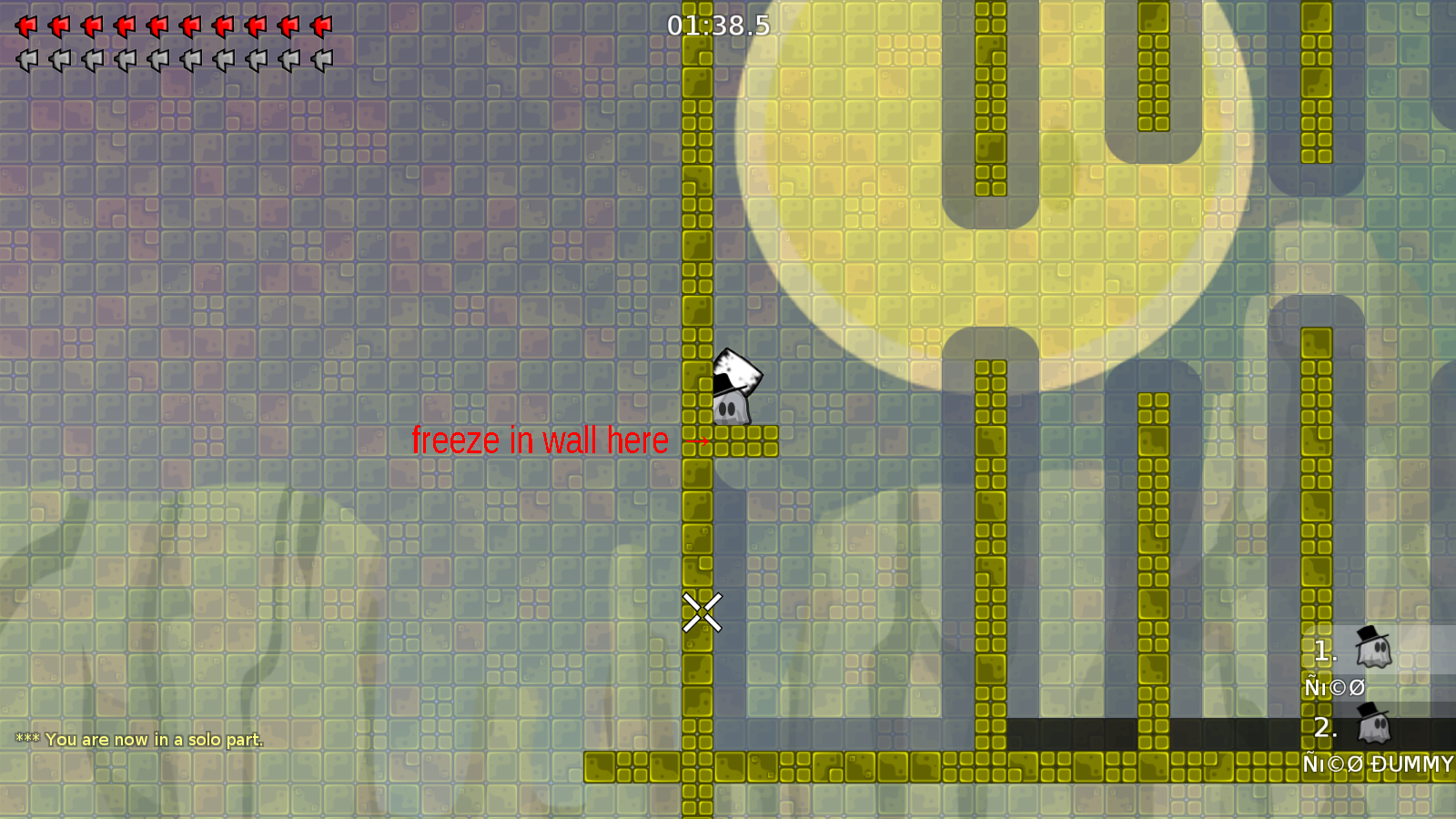Click the first gray armor icon
This screenshot has width=1456, height=819.
25,62
